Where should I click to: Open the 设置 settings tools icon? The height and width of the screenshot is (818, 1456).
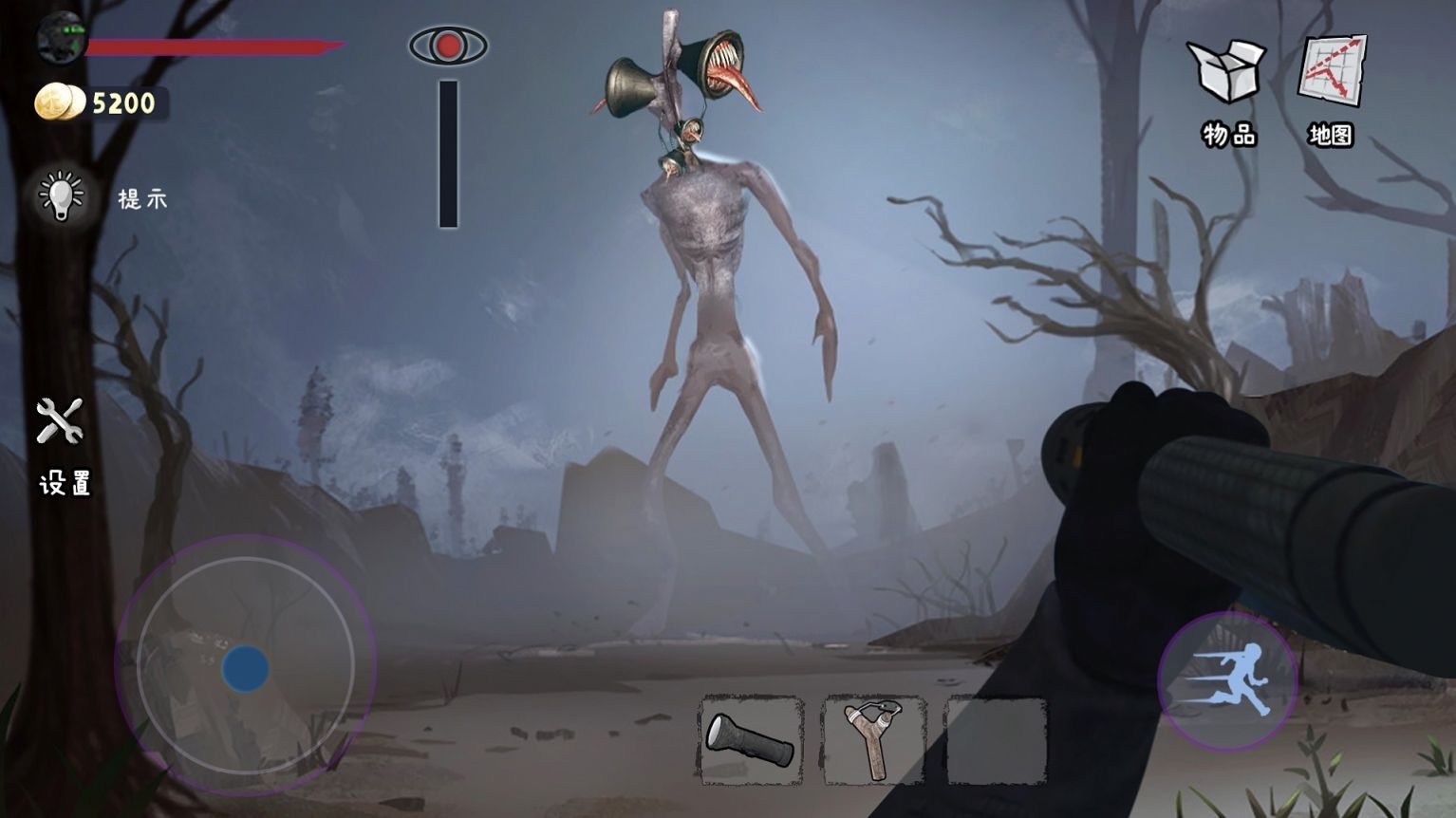60,422
